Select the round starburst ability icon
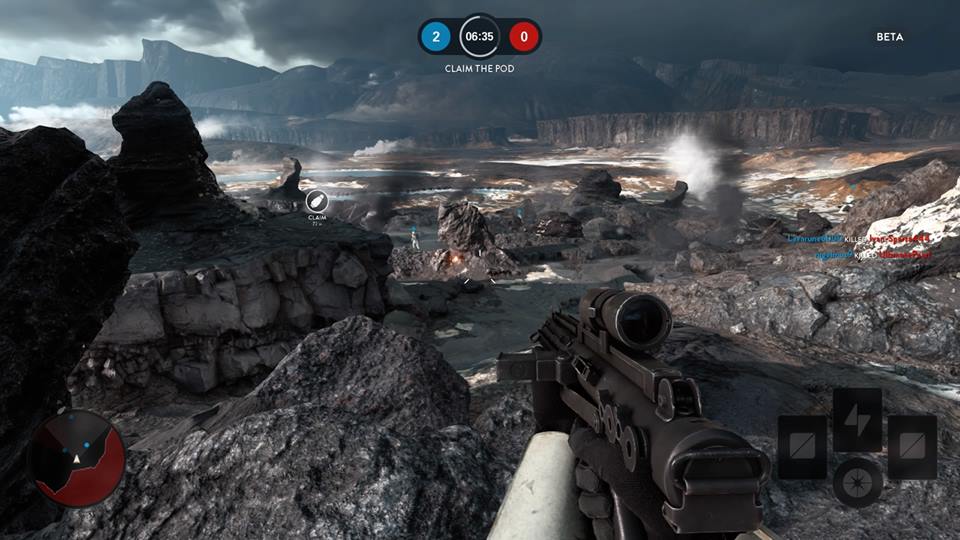960x540 pixels. (x=858, y=482)
